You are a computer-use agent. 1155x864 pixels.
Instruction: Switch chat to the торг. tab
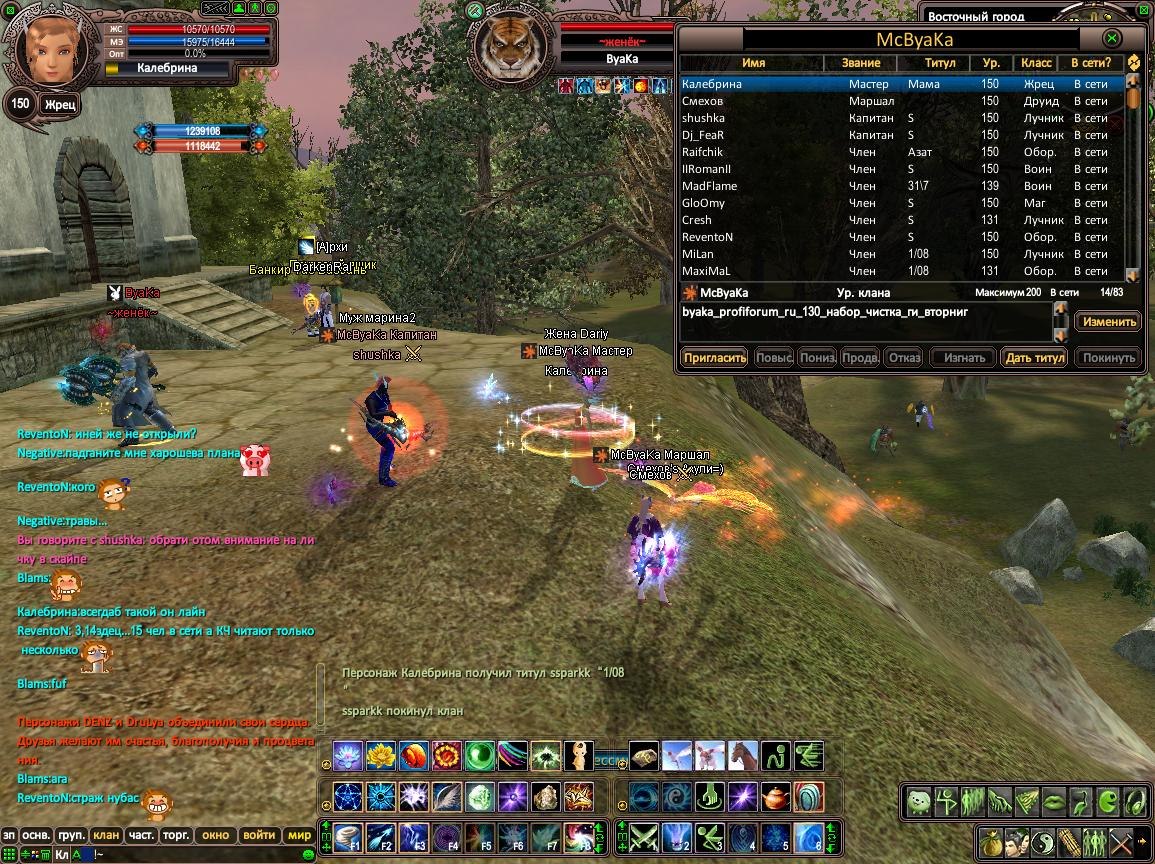pos(178,835)
